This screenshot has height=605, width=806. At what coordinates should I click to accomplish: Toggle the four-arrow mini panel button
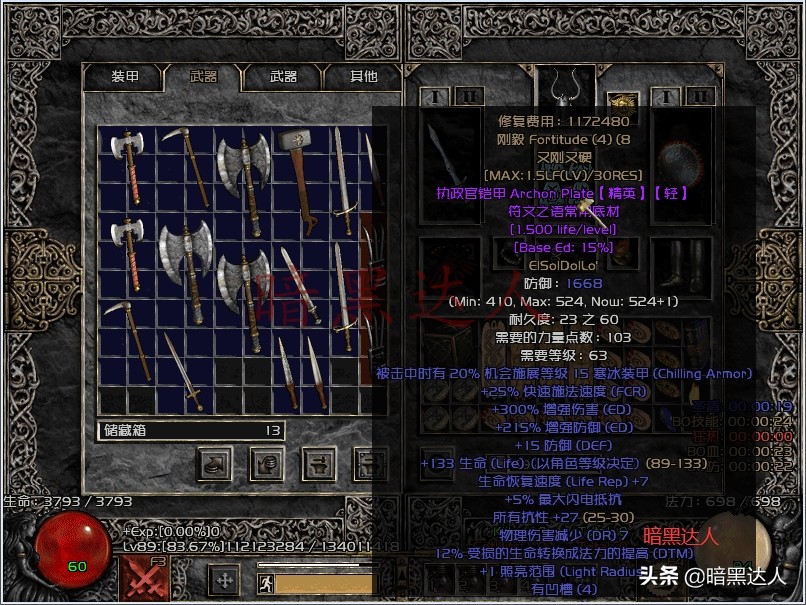pos(225,579)
